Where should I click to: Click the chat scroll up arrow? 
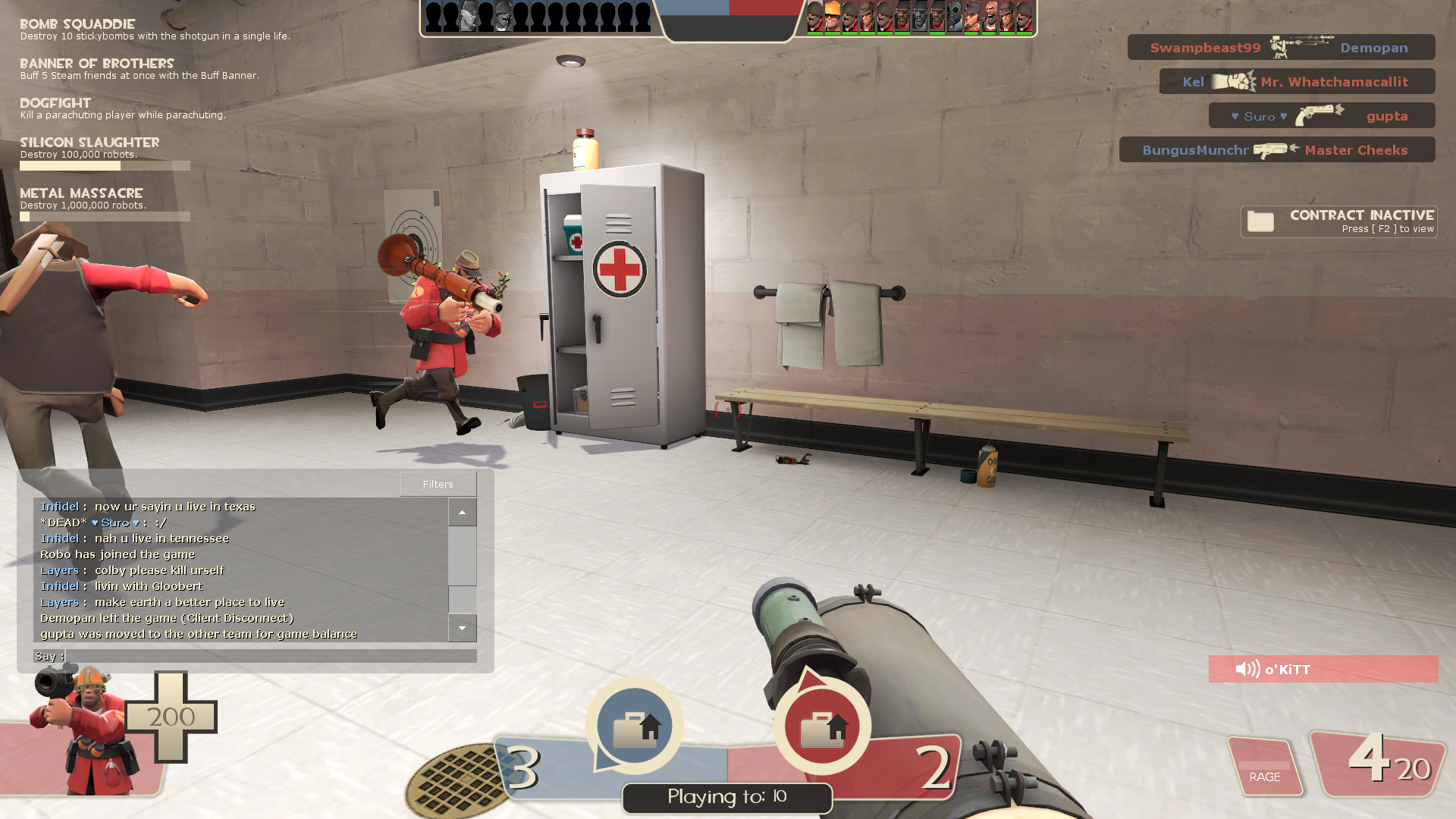tap(462, 513)
